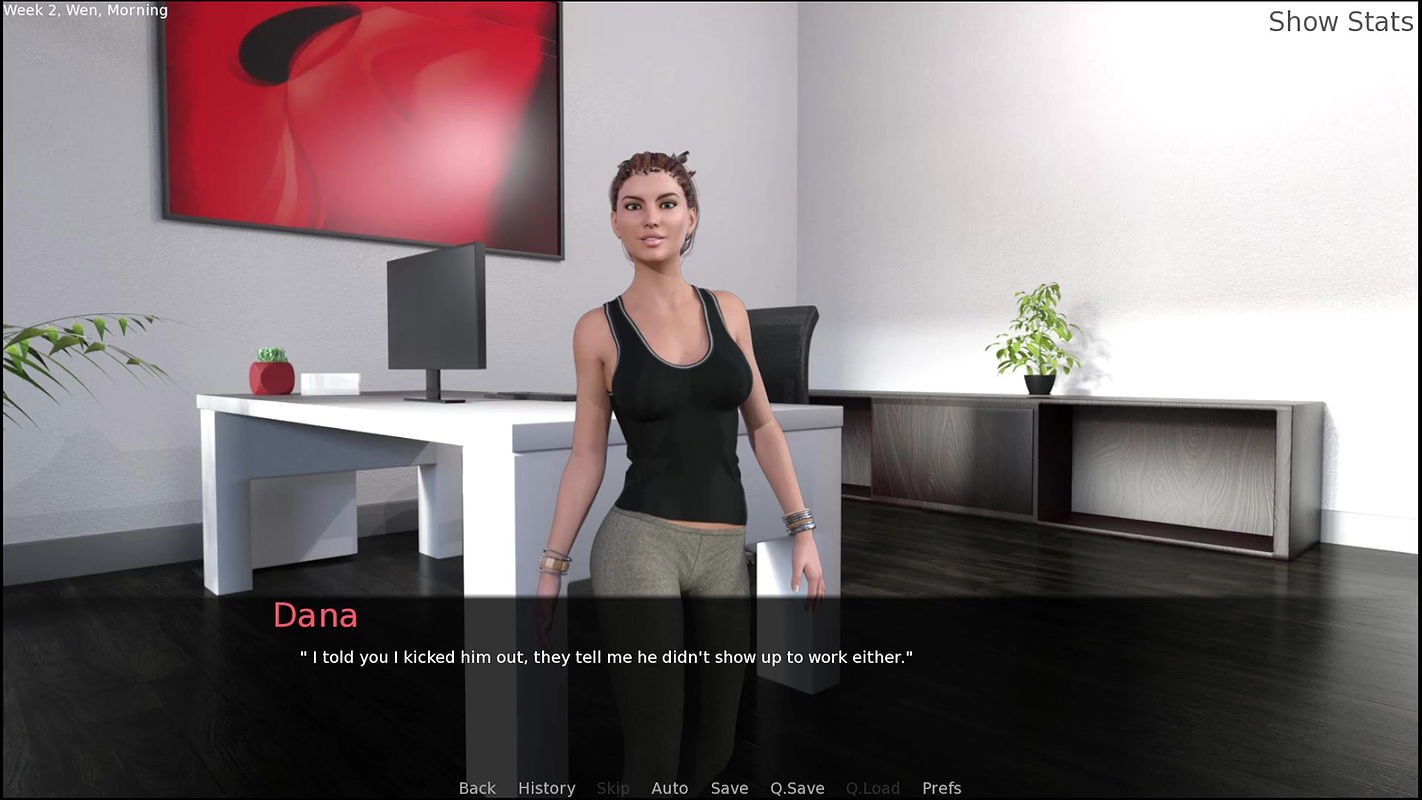This screenshot has width=1422, height=800.
Task: Perform a quick save via Q.Save
Action: [796, 788]
